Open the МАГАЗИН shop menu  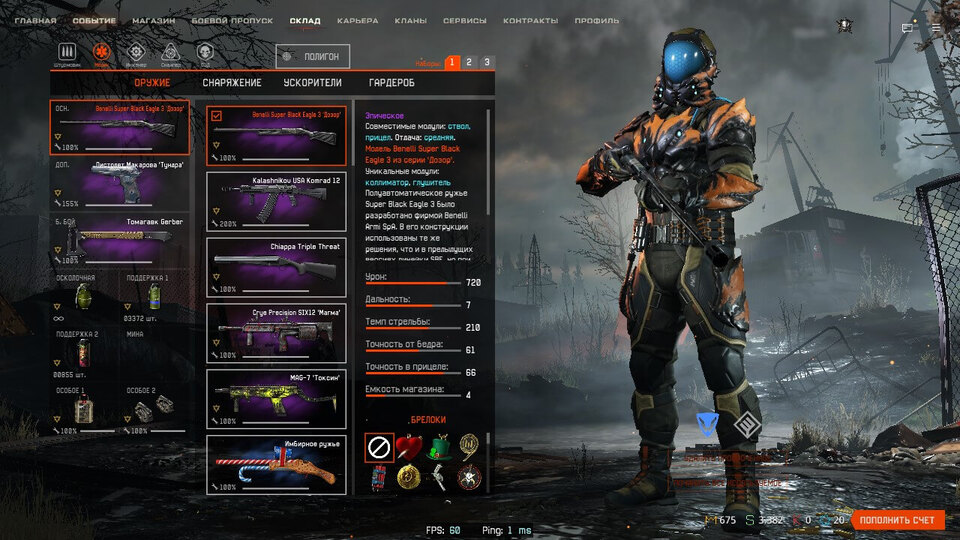tap(153, 21)
